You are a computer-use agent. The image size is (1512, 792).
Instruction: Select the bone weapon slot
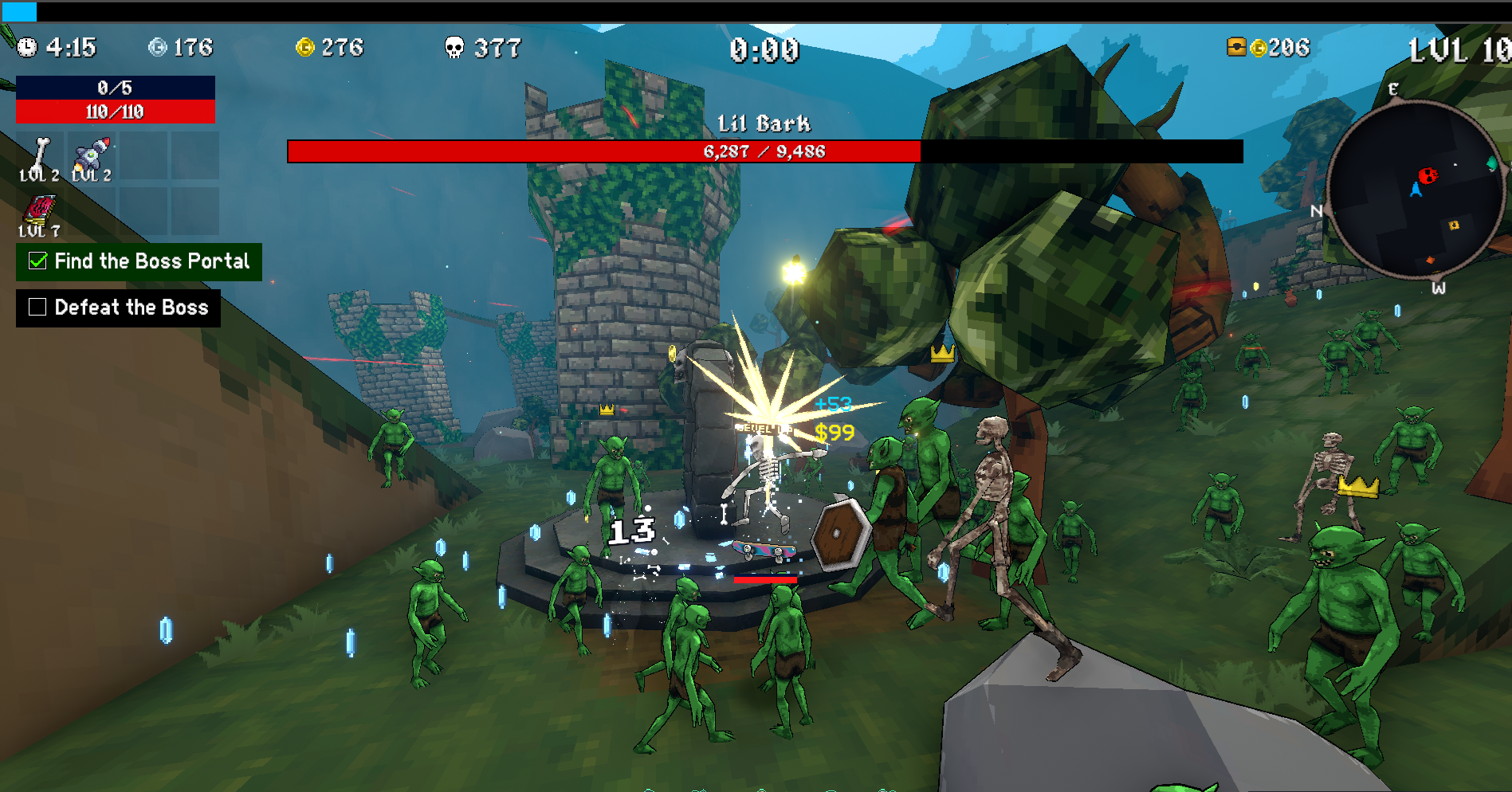point(40,157)
